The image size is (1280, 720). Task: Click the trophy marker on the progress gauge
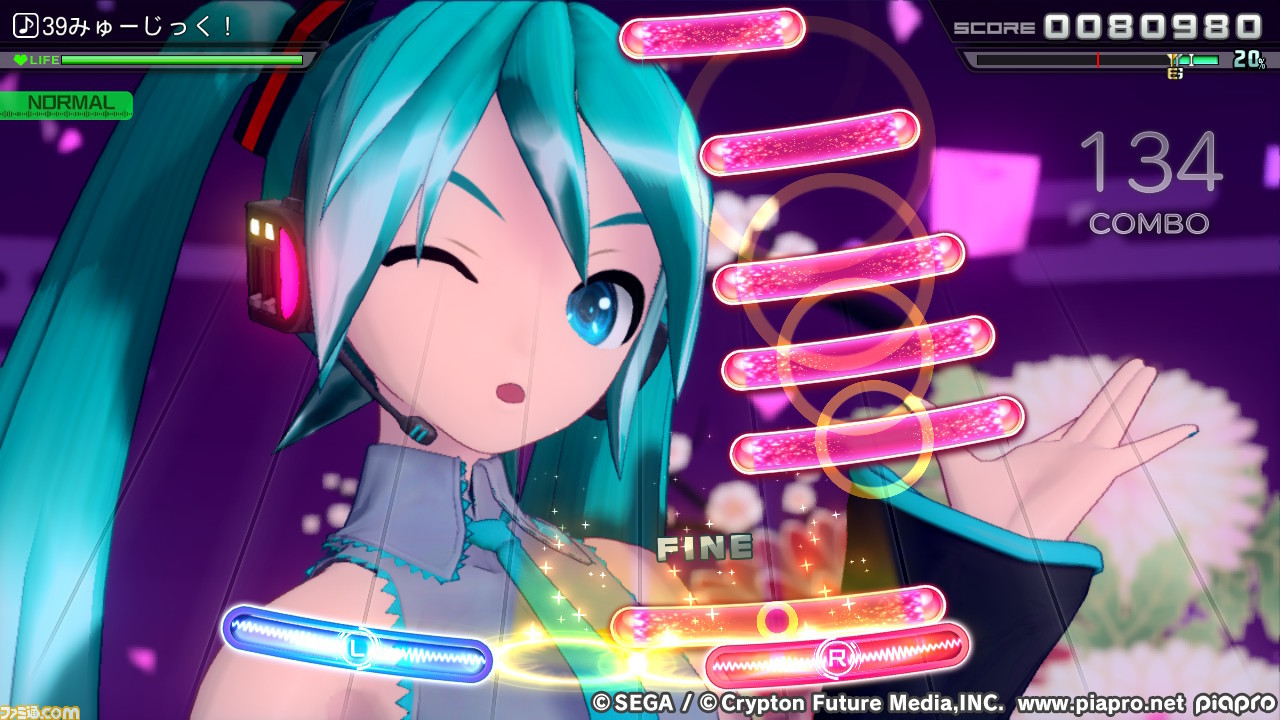tap(1172, 62)
